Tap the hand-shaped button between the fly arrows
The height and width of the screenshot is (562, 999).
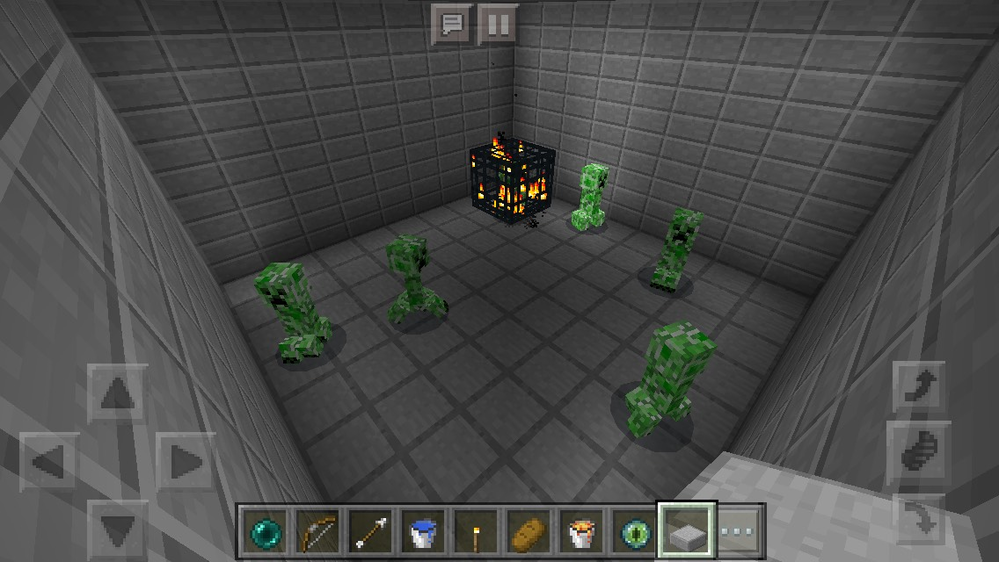919,452
